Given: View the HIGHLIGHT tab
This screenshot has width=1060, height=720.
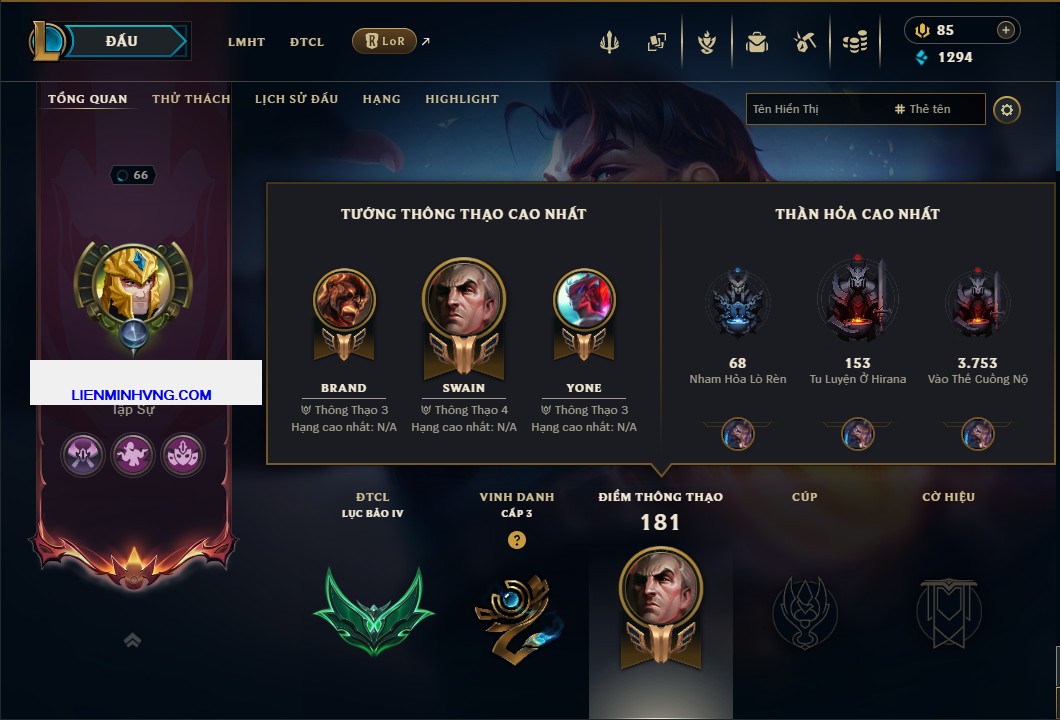Looking at the screenshot, I should [462, 99].
